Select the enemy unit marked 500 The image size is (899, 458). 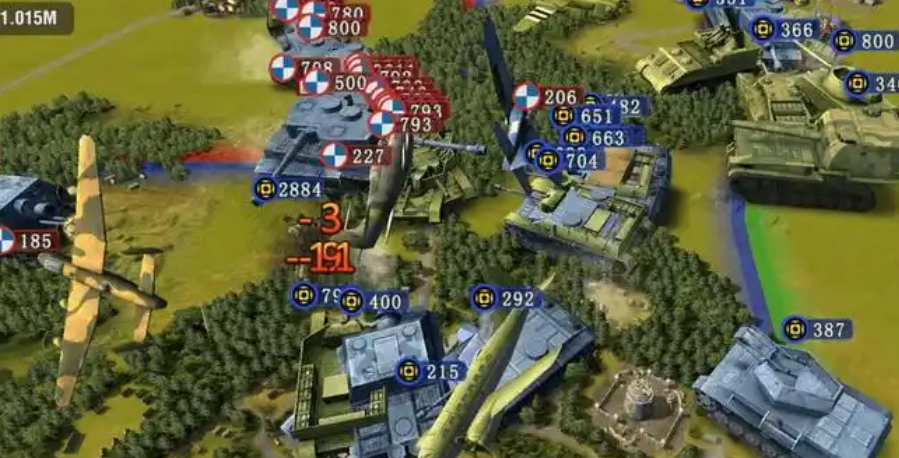(x=338, y=82)
